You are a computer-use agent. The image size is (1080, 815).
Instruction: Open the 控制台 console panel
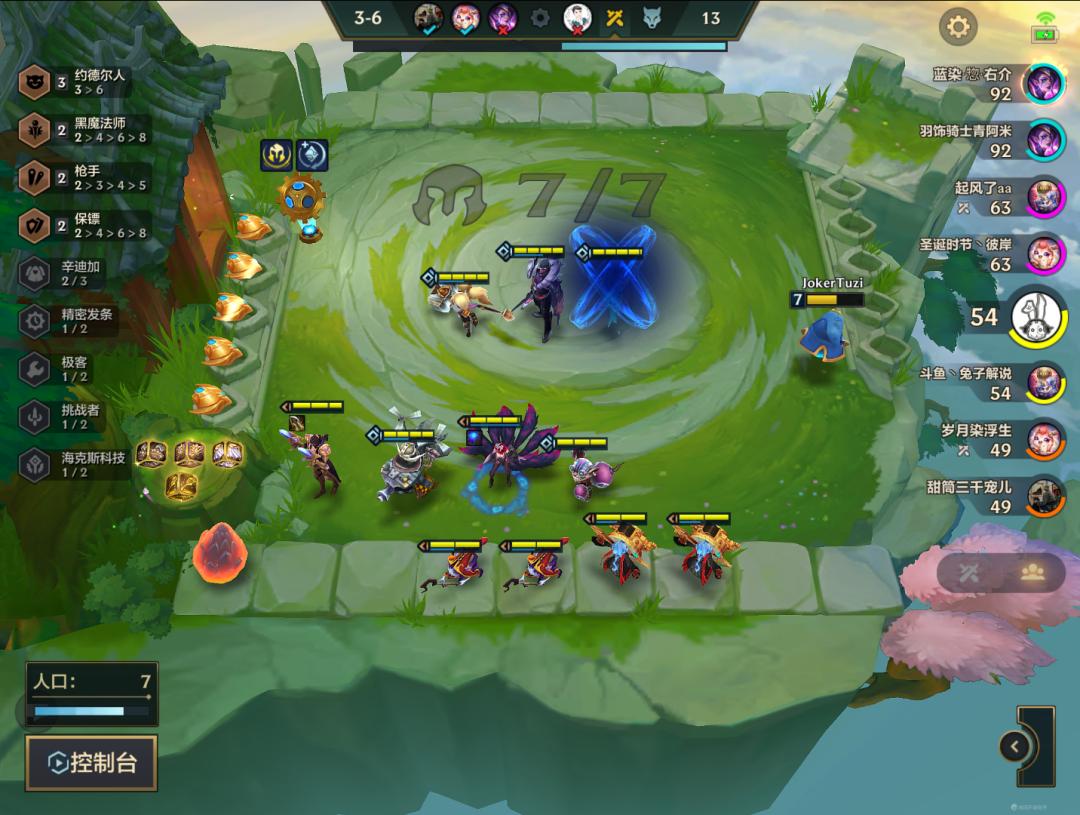coord(92,763)
